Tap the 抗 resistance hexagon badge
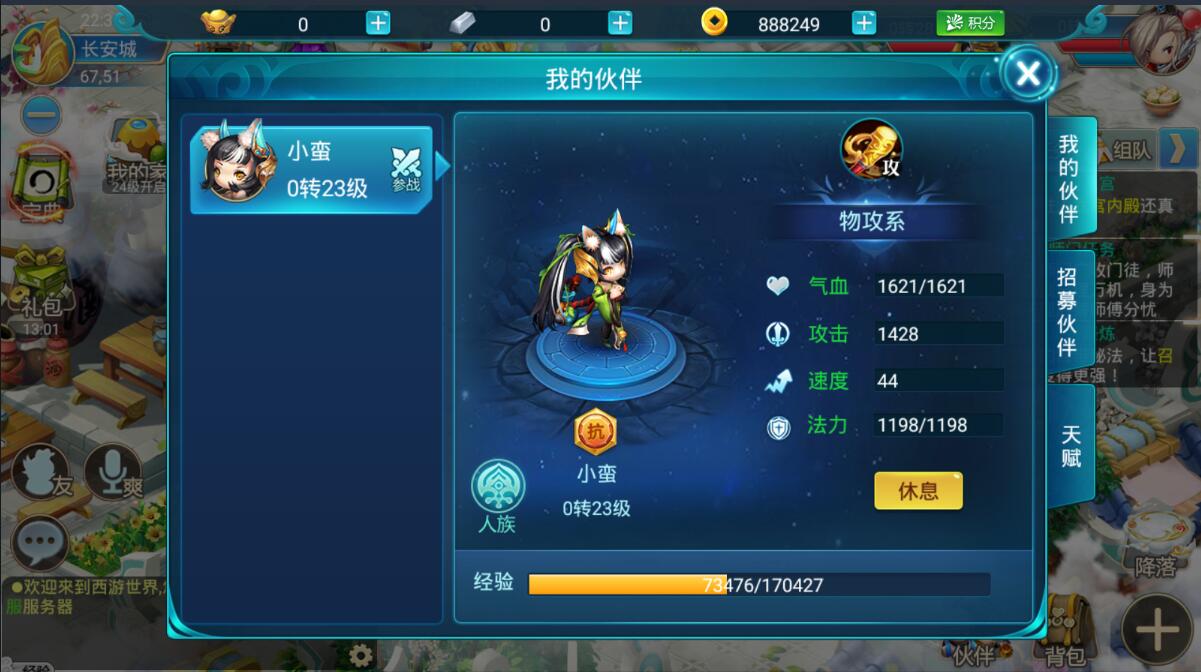The width and height of the screenshot is (1201, 672). 595,433
